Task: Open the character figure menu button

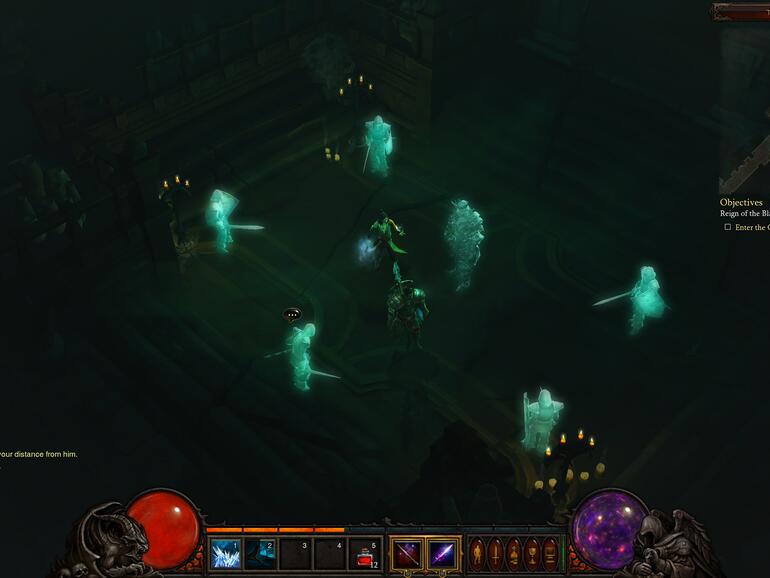Action: click(477, 554)
